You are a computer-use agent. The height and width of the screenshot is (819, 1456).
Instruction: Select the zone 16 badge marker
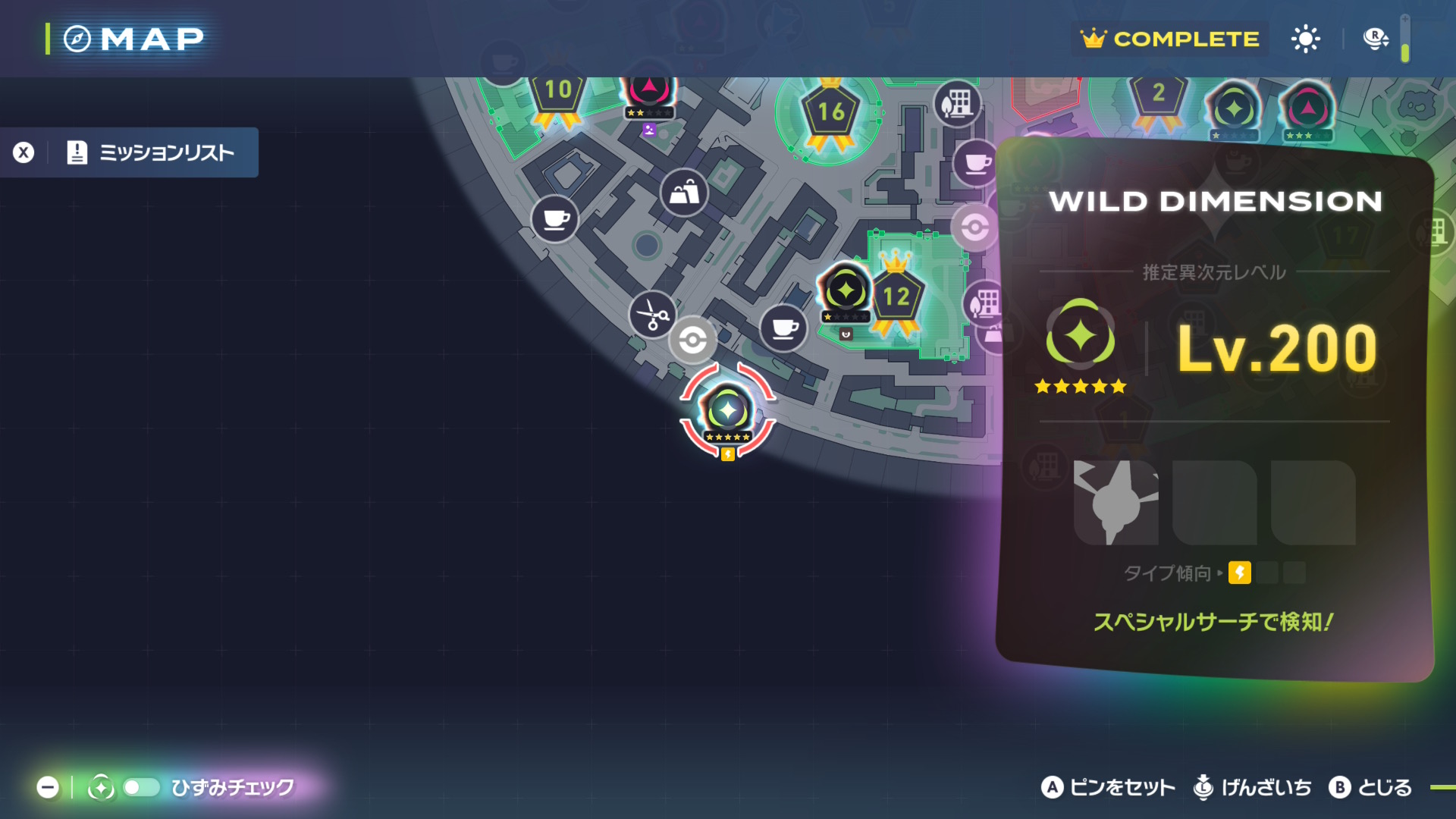point(830,114)
